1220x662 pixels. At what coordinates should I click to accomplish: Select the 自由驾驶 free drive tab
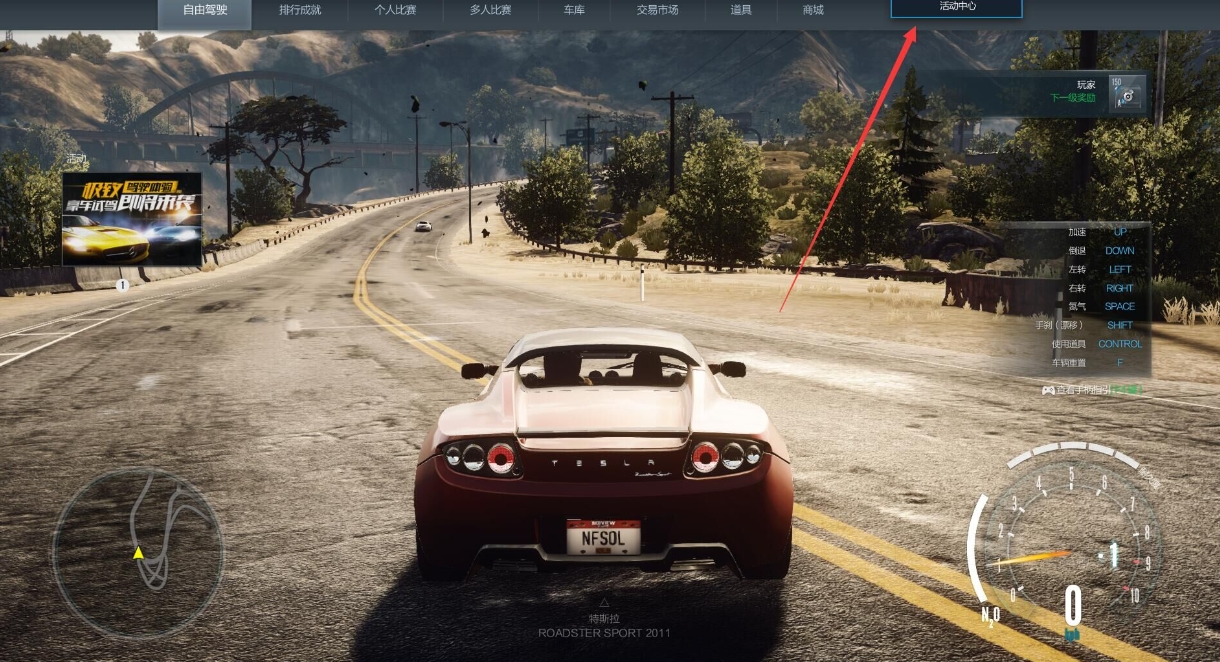pyautogui.click(x=205, y=10)
